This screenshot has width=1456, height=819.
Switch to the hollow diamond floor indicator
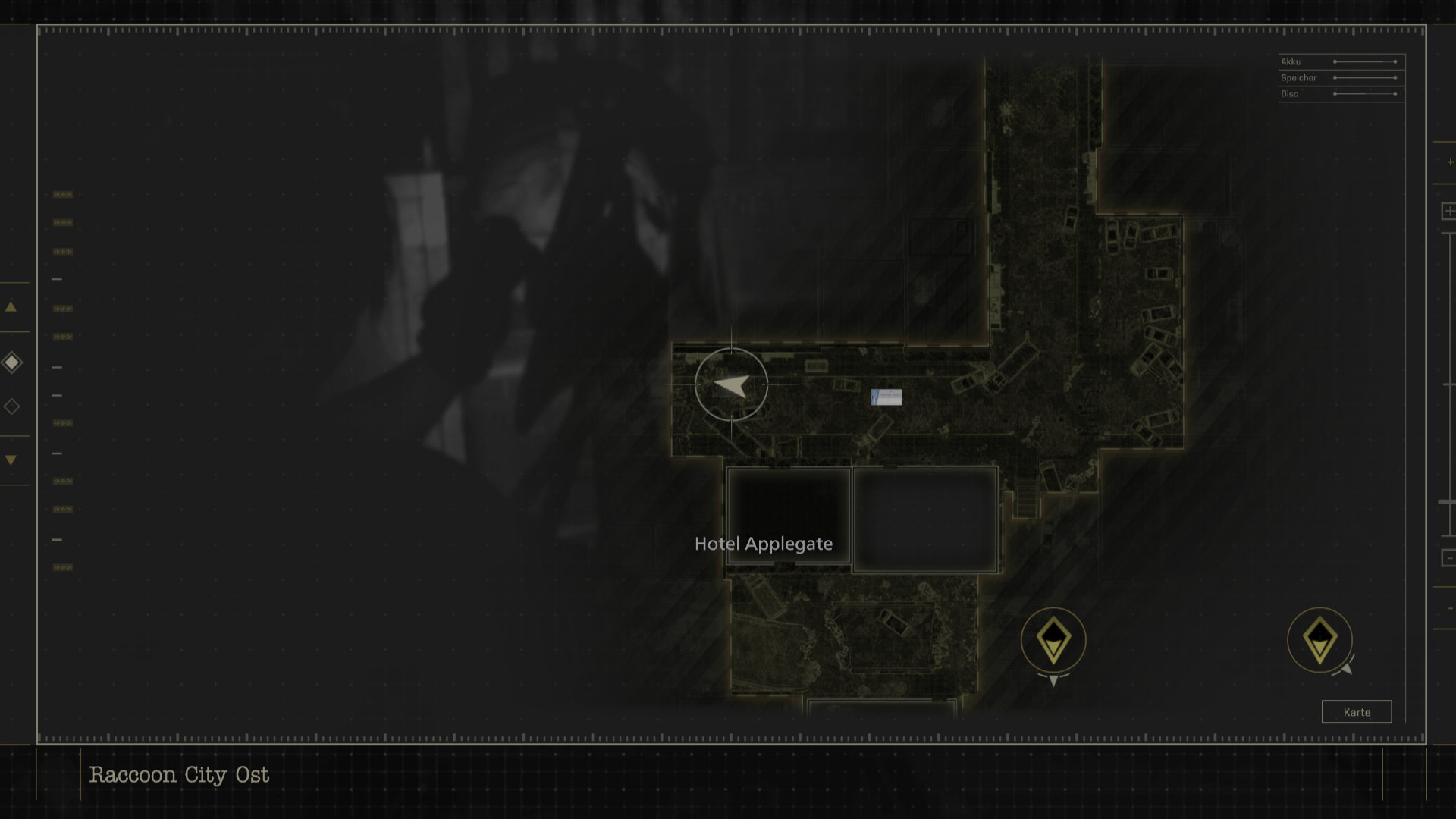tap(12, 406)
